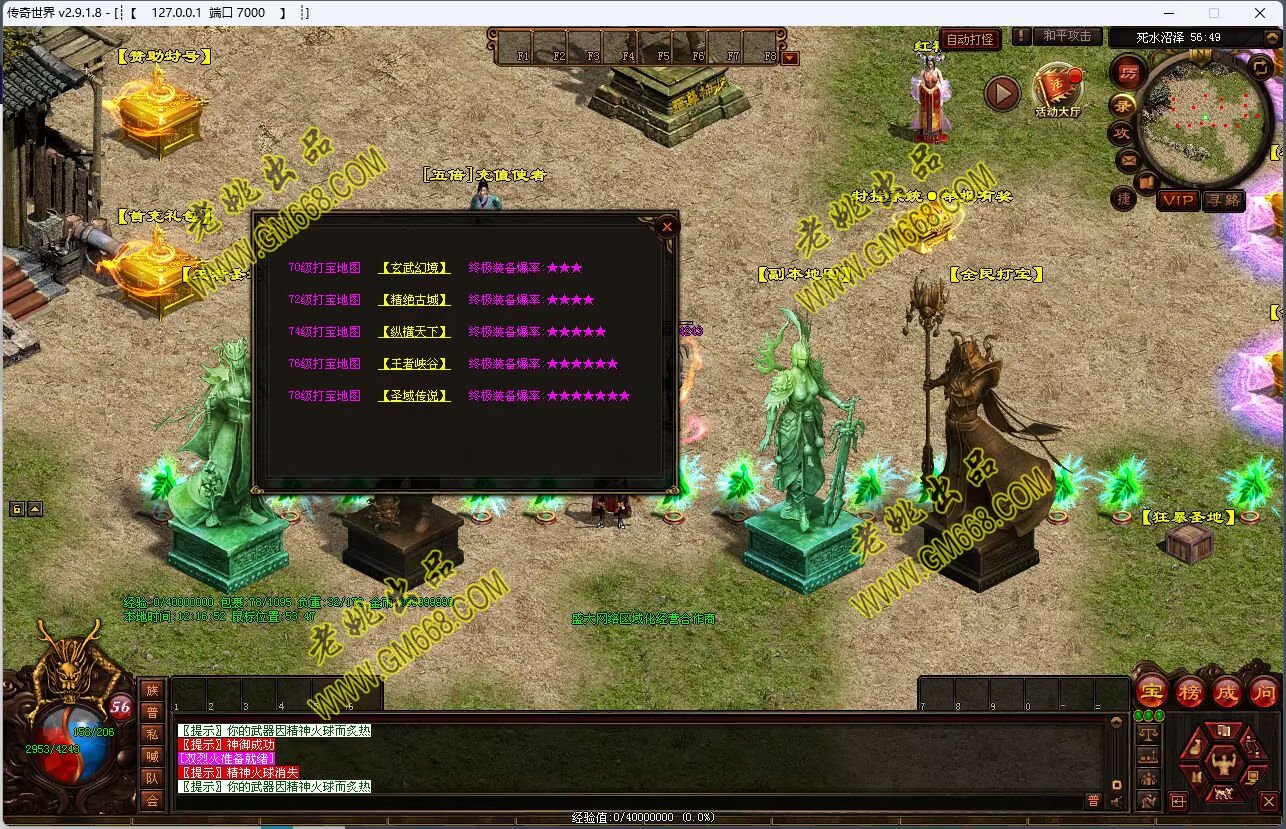This screenshot has width=1286, height=829.
Task: Open the 活动大厅 activity hall
Action: (1056, 90)
